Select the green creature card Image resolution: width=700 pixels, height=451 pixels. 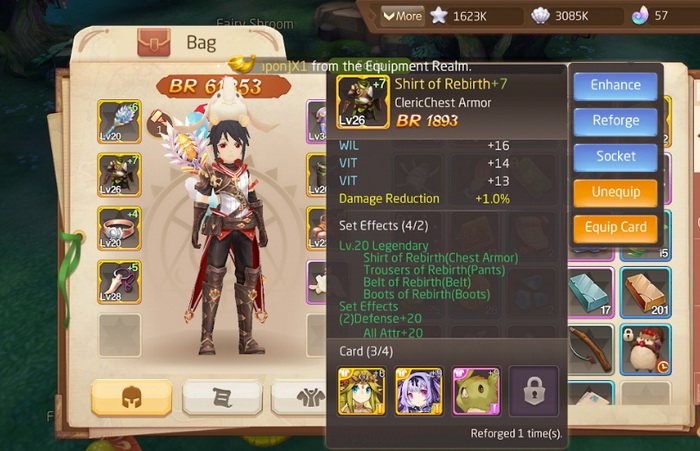(x=476, y=390)
